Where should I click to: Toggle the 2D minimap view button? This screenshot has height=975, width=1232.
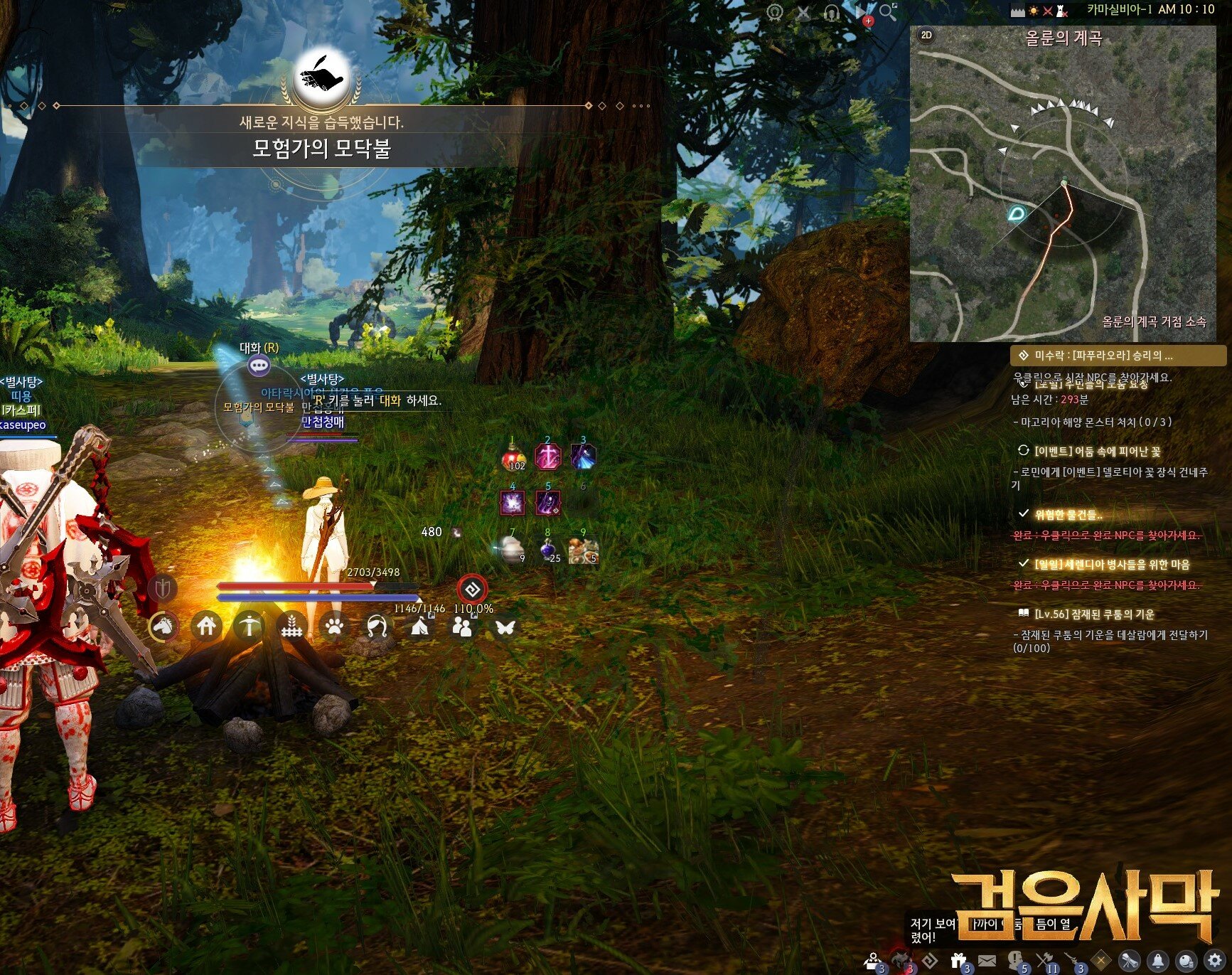tap(926, 35)
